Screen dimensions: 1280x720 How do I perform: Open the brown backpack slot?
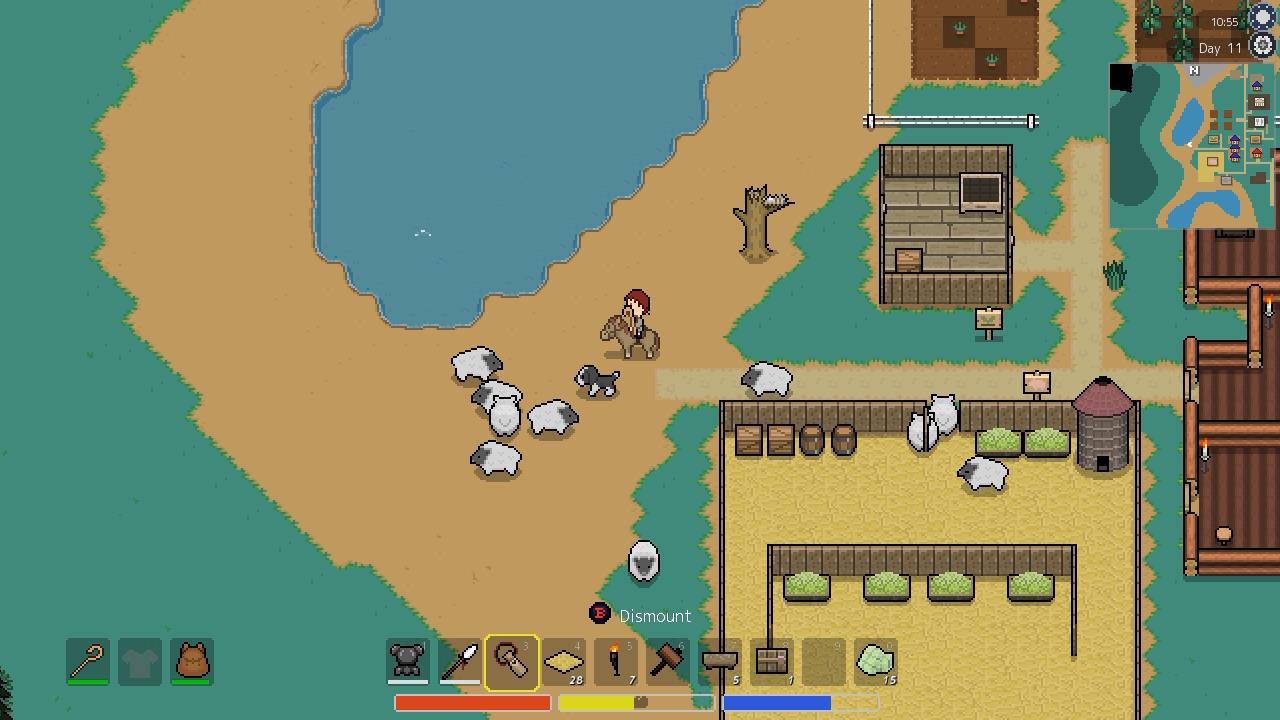(191, 661)
